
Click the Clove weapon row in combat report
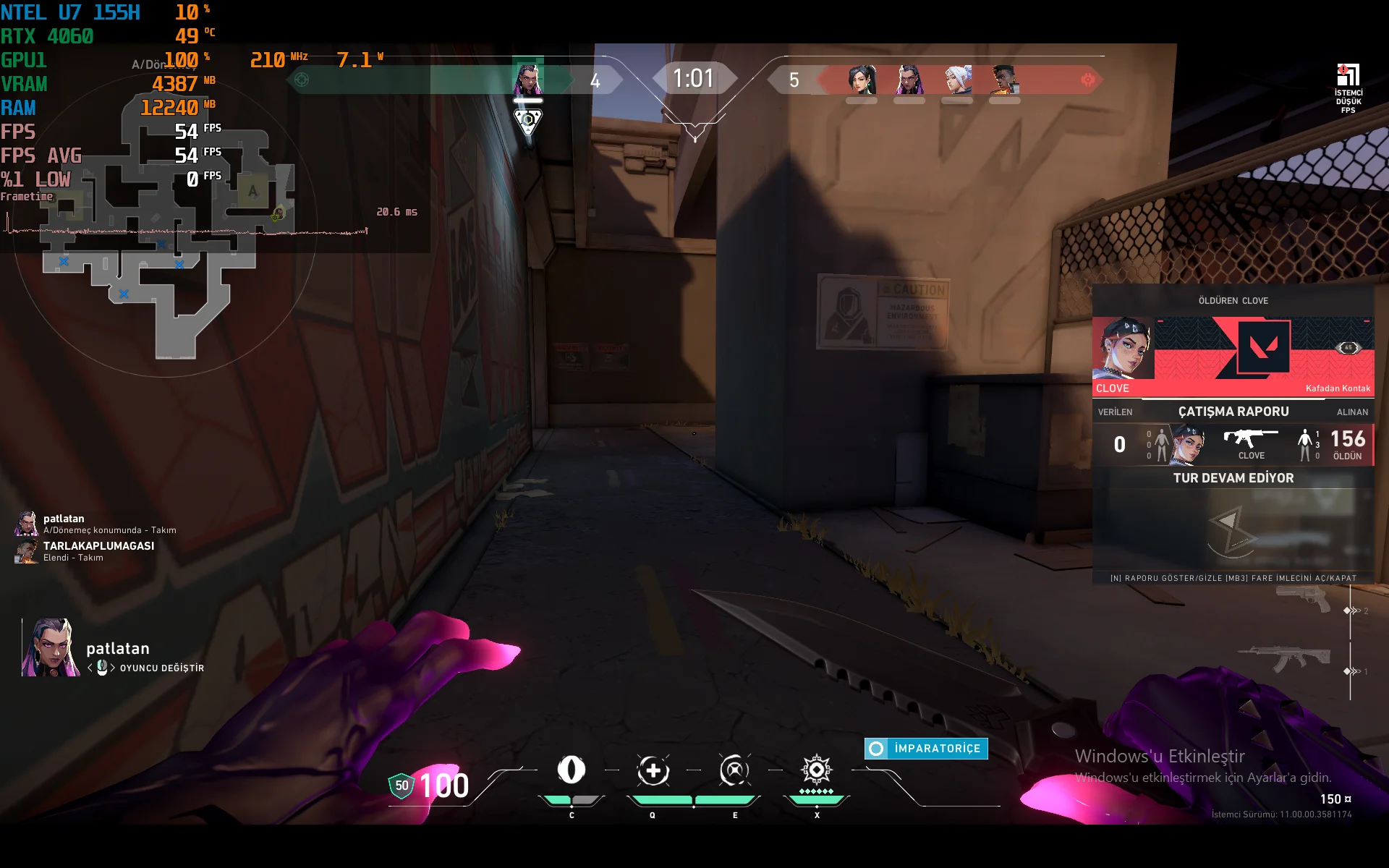[x=1250, y=443]
